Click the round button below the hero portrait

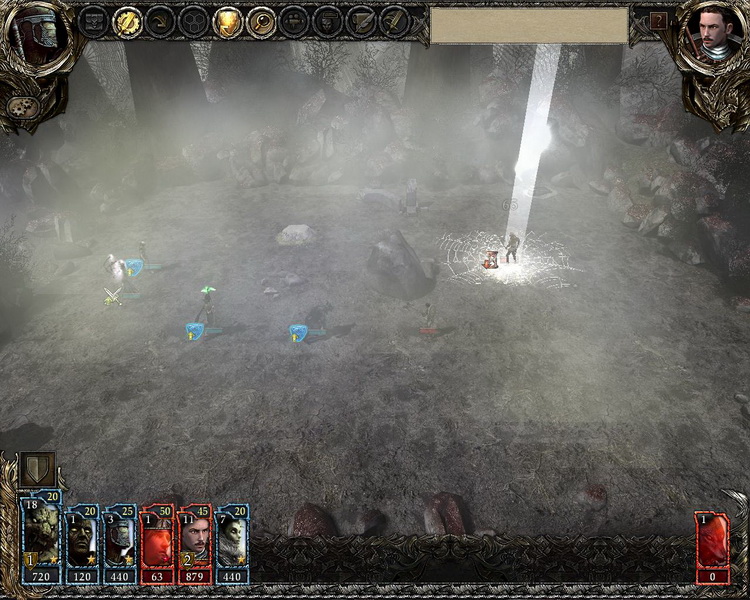(19, 107)
